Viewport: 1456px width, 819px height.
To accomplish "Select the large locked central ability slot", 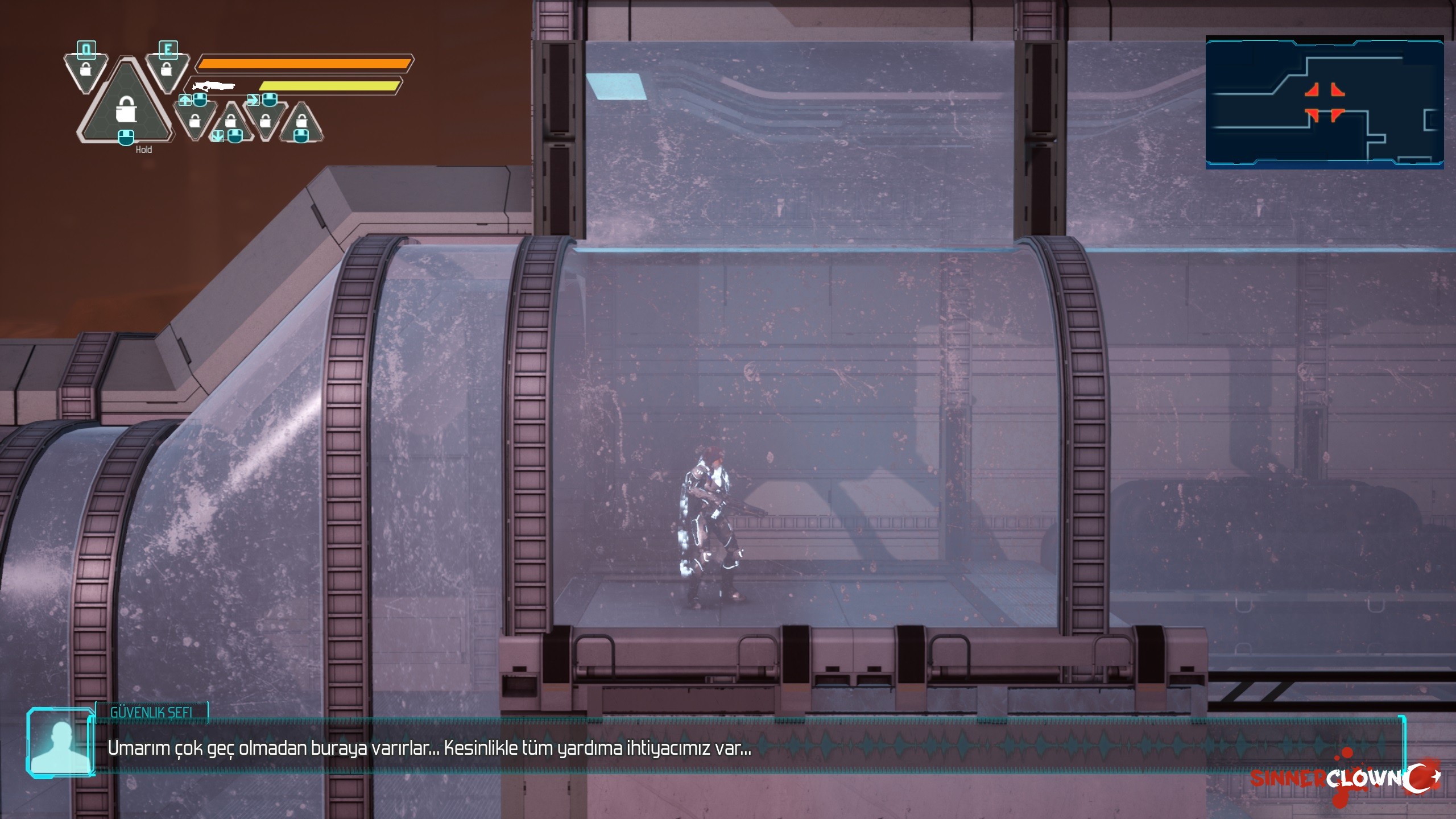I will pos(126,108).
